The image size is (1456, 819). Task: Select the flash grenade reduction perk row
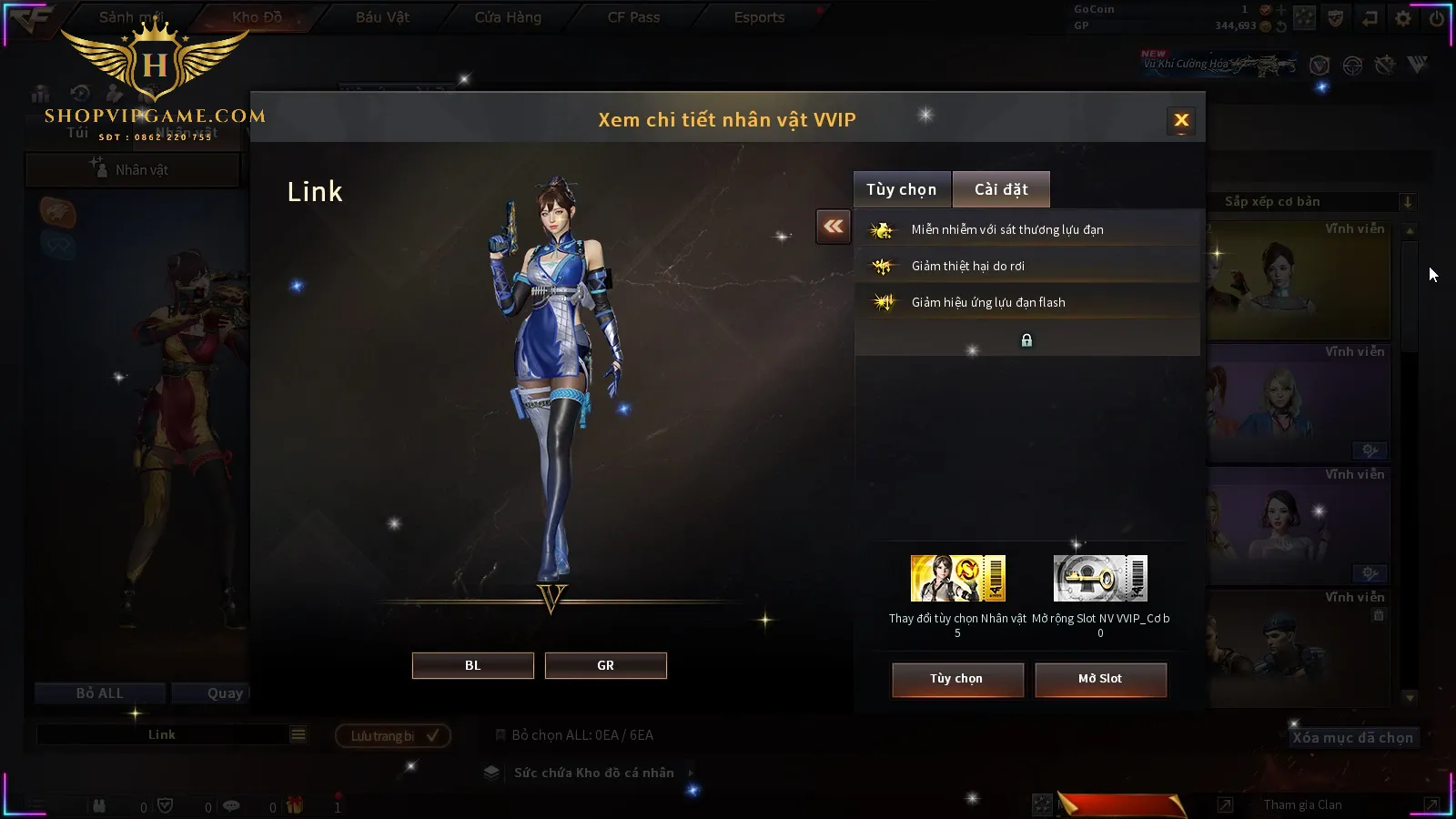1026,302
